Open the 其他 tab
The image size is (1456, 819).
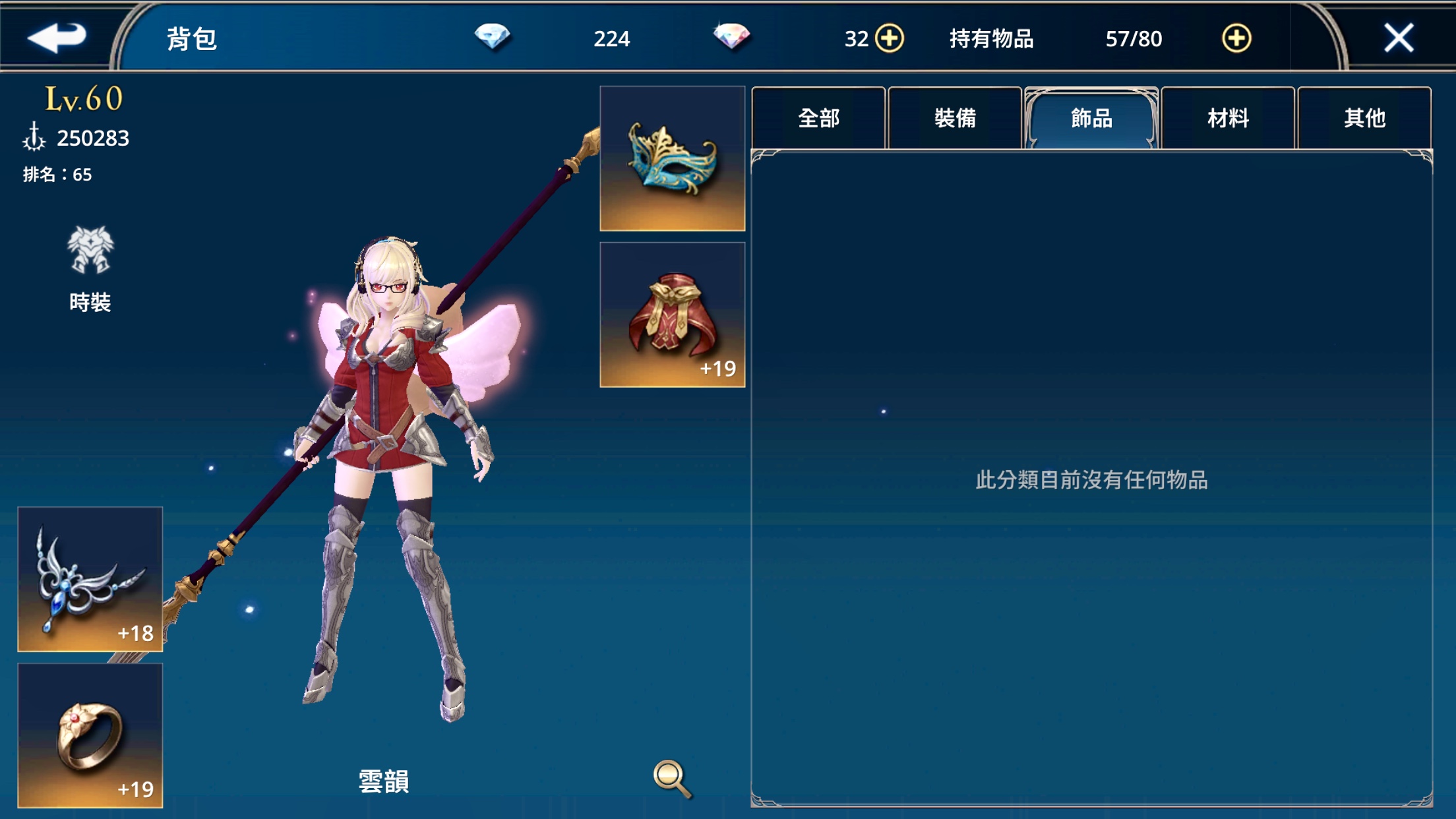pos(1364,117)
